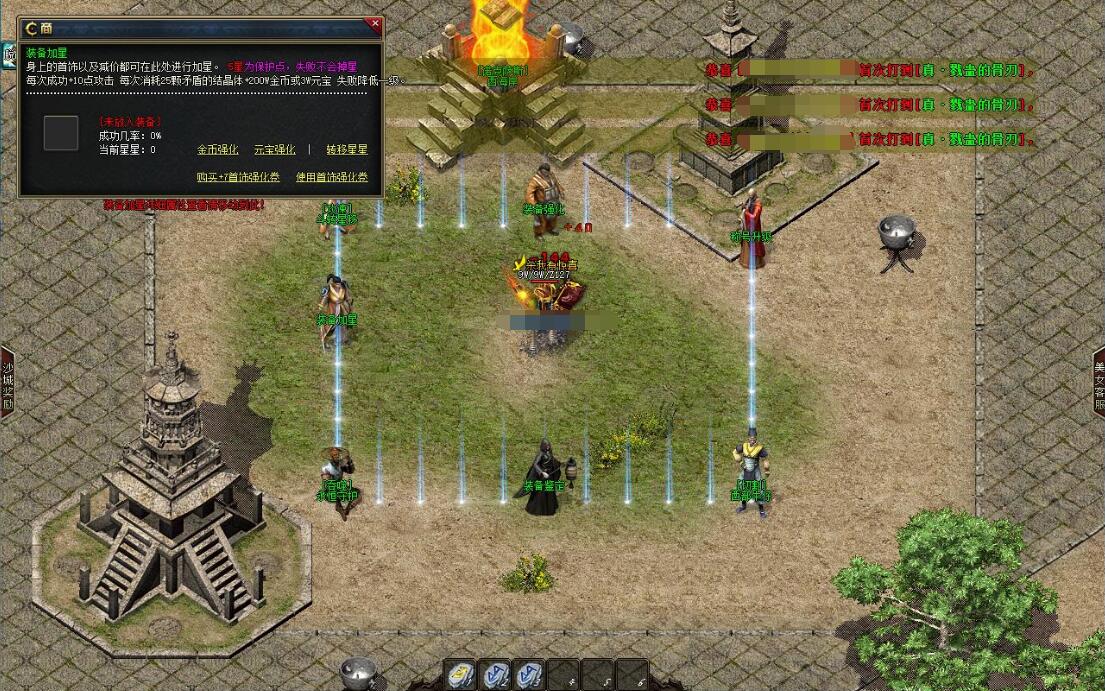This screenshot has height=691, width=1105.
Task: Click the 转移星星 transfer stars link
Action: (x=347, y=150)
